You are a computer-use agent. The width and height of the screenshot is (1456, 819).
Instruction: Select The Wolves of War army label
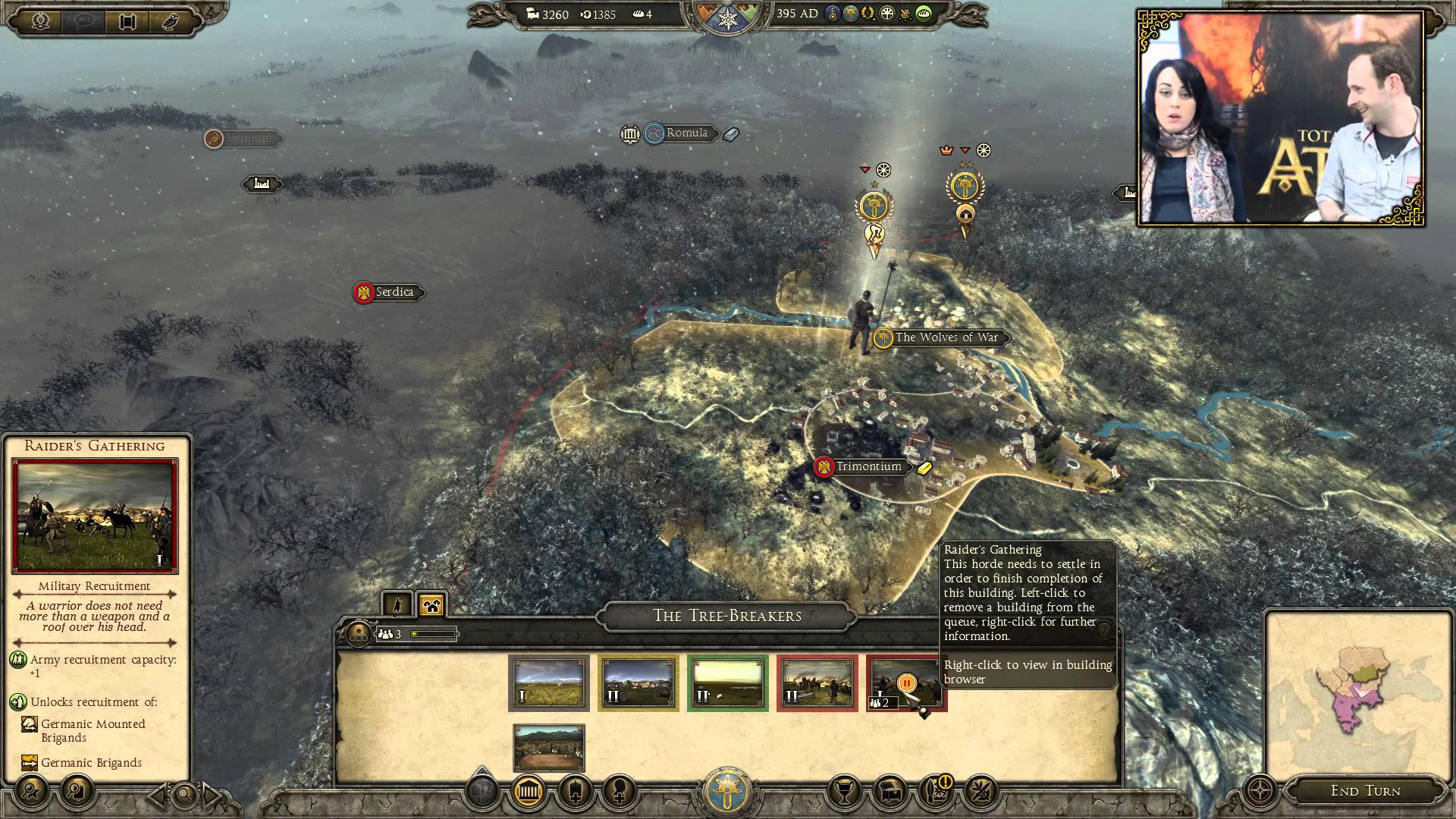tap(946, 337)
